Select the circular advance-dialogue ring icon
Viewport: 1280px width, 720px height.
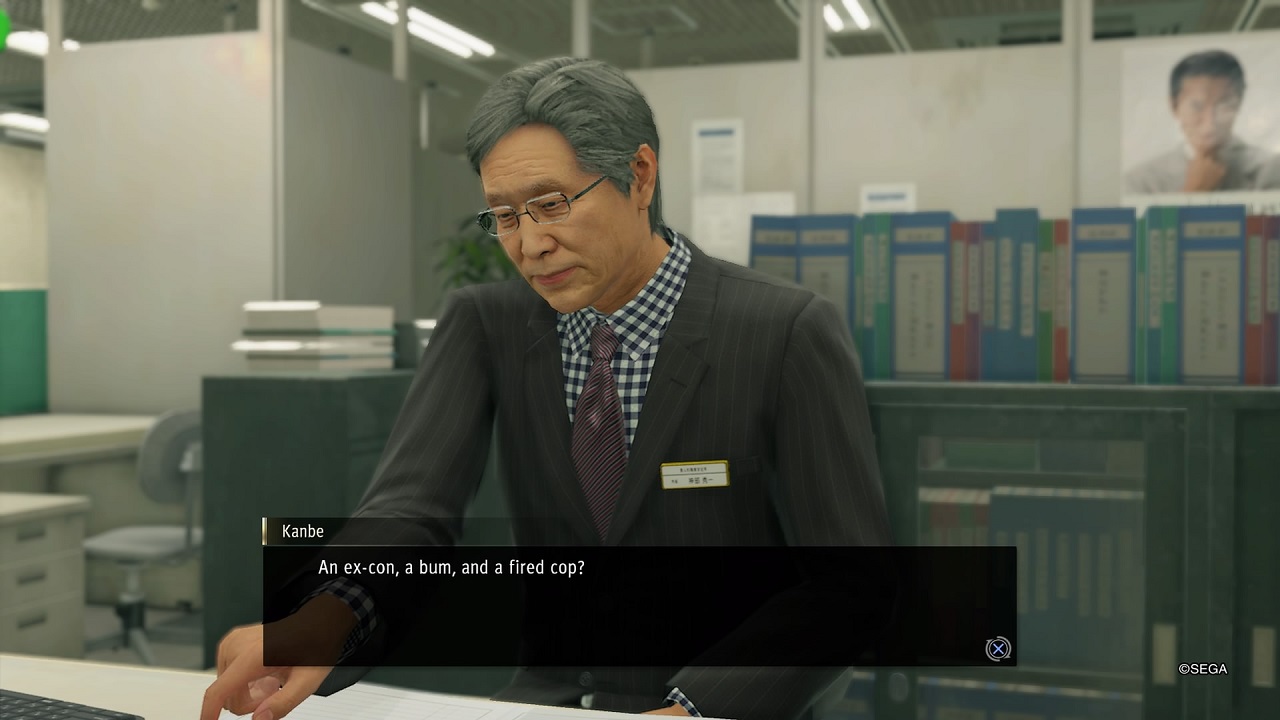[998, 649]
